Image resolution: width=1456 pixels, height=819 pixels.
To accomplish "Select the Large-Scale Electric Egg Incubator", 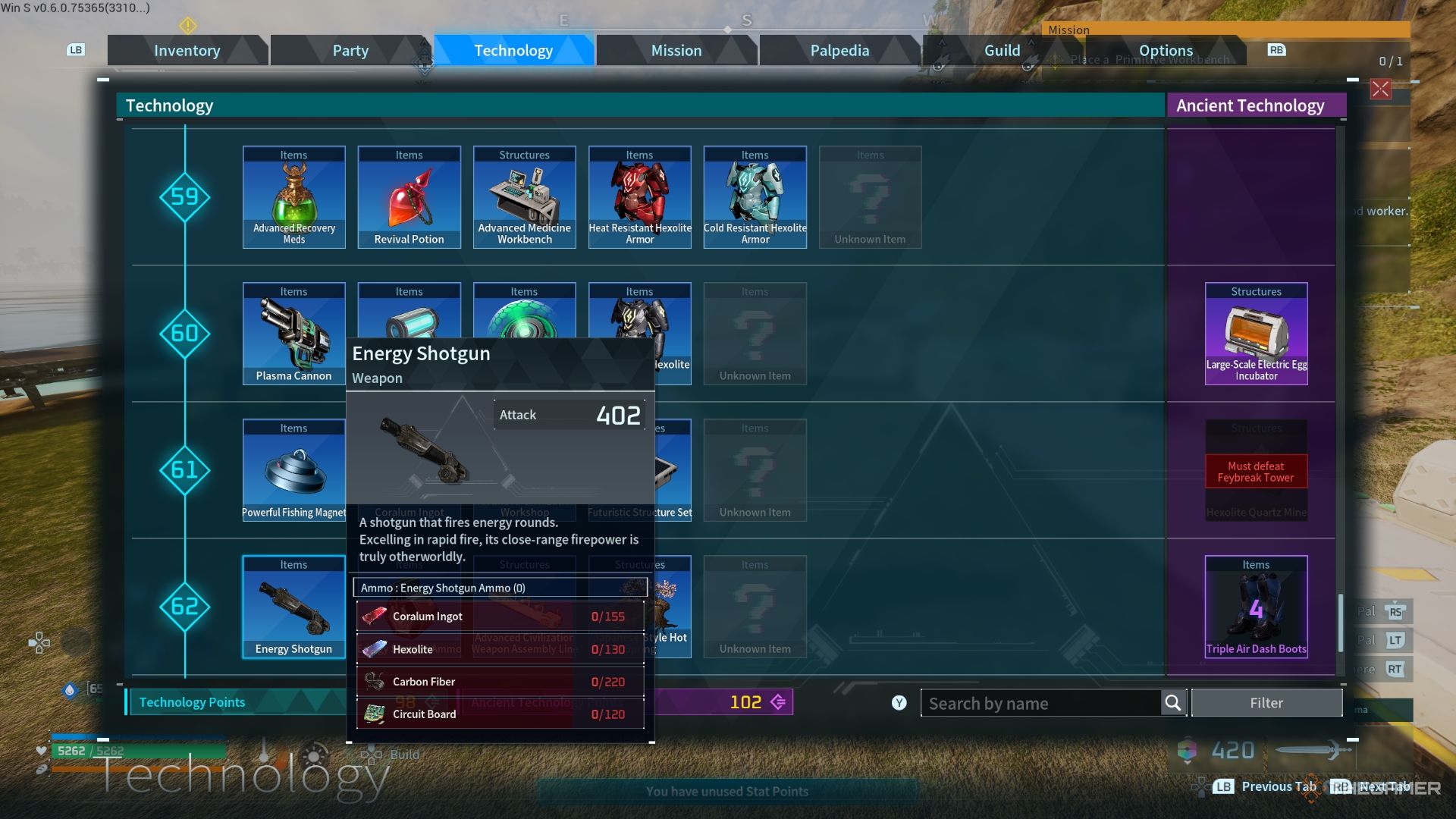I will click(1256, 334).
